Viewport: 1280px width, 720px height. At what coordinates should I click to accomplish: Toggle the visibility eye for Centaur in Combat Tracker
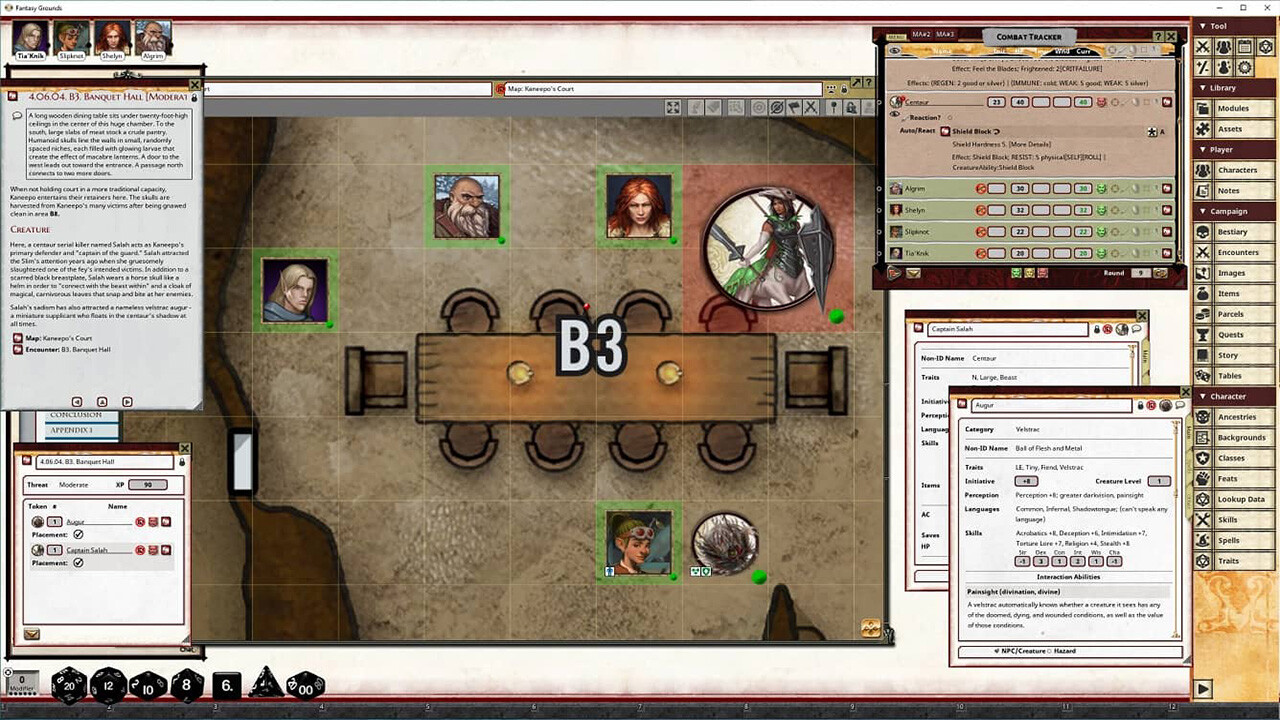tap(895, 115)
